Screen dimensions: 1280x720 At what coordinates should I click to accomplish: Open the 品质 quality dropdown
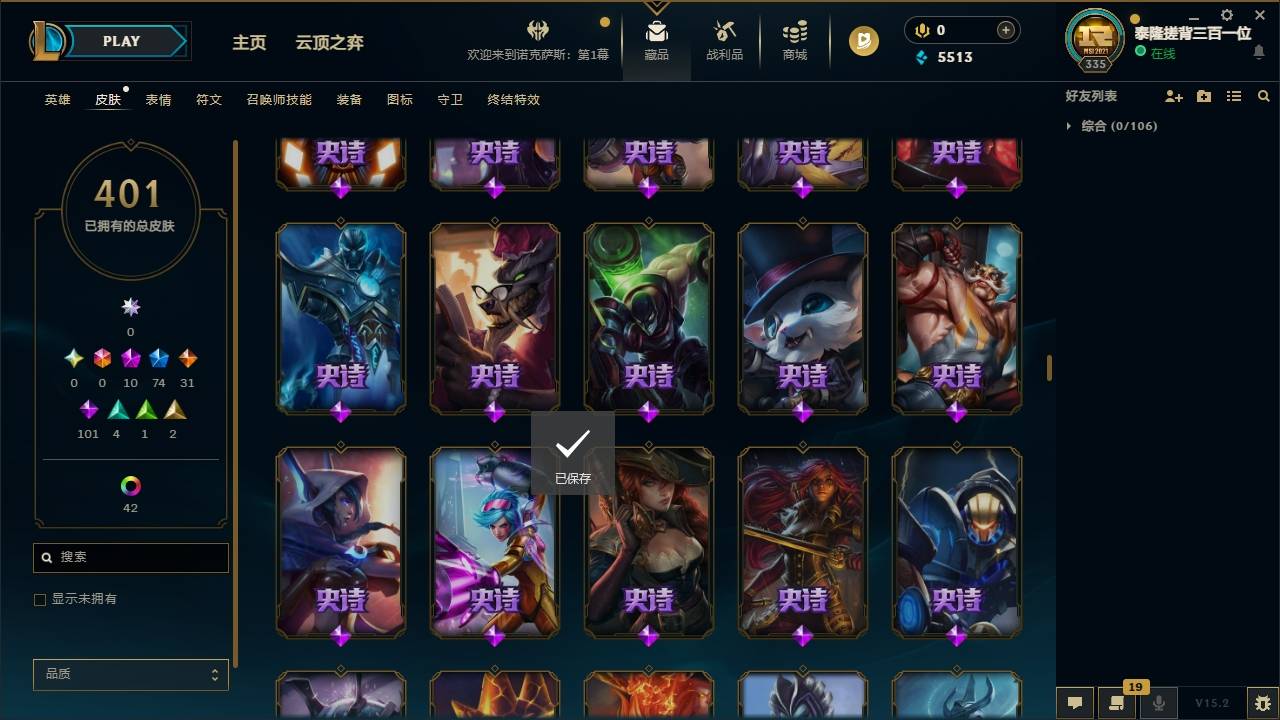click(x=130, y=674)
